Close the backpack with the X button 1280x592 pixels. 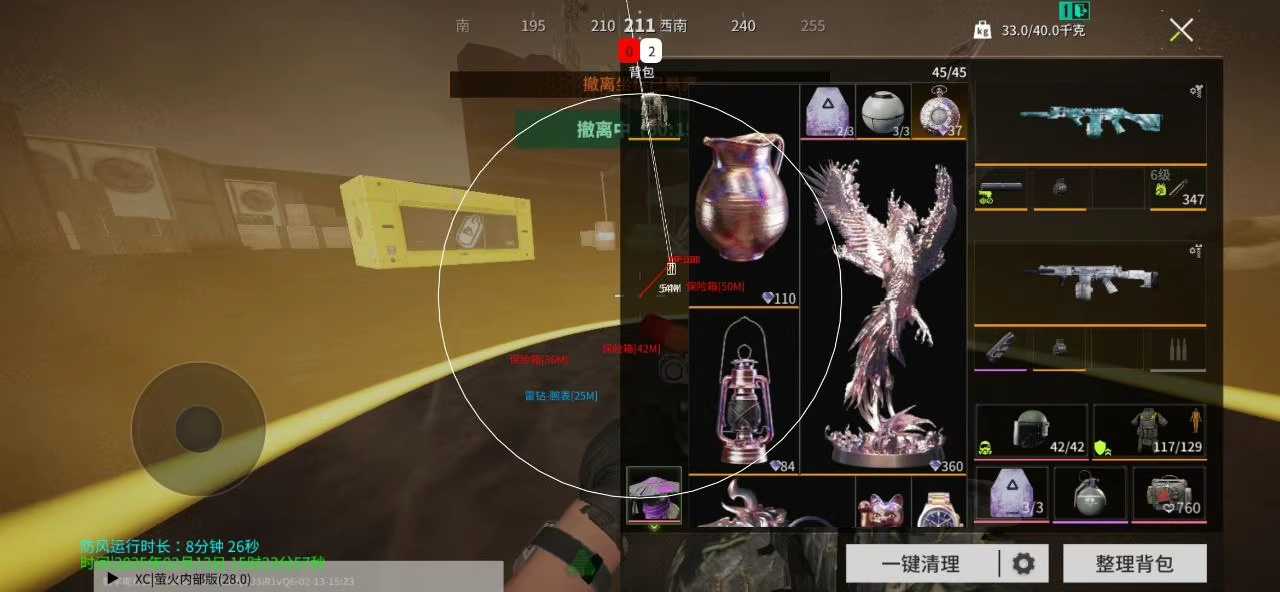coord(1181,30)
